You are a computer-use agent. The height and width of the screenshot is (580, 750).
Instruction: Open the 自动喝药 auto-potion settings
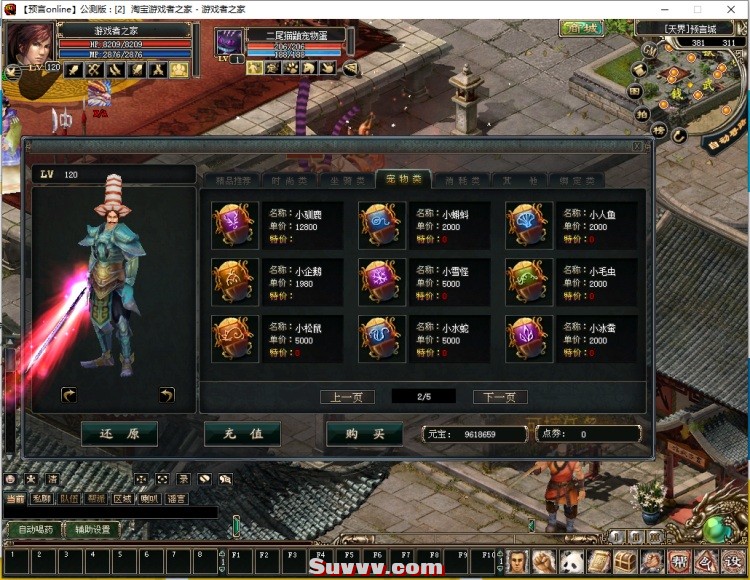[33, 529]
